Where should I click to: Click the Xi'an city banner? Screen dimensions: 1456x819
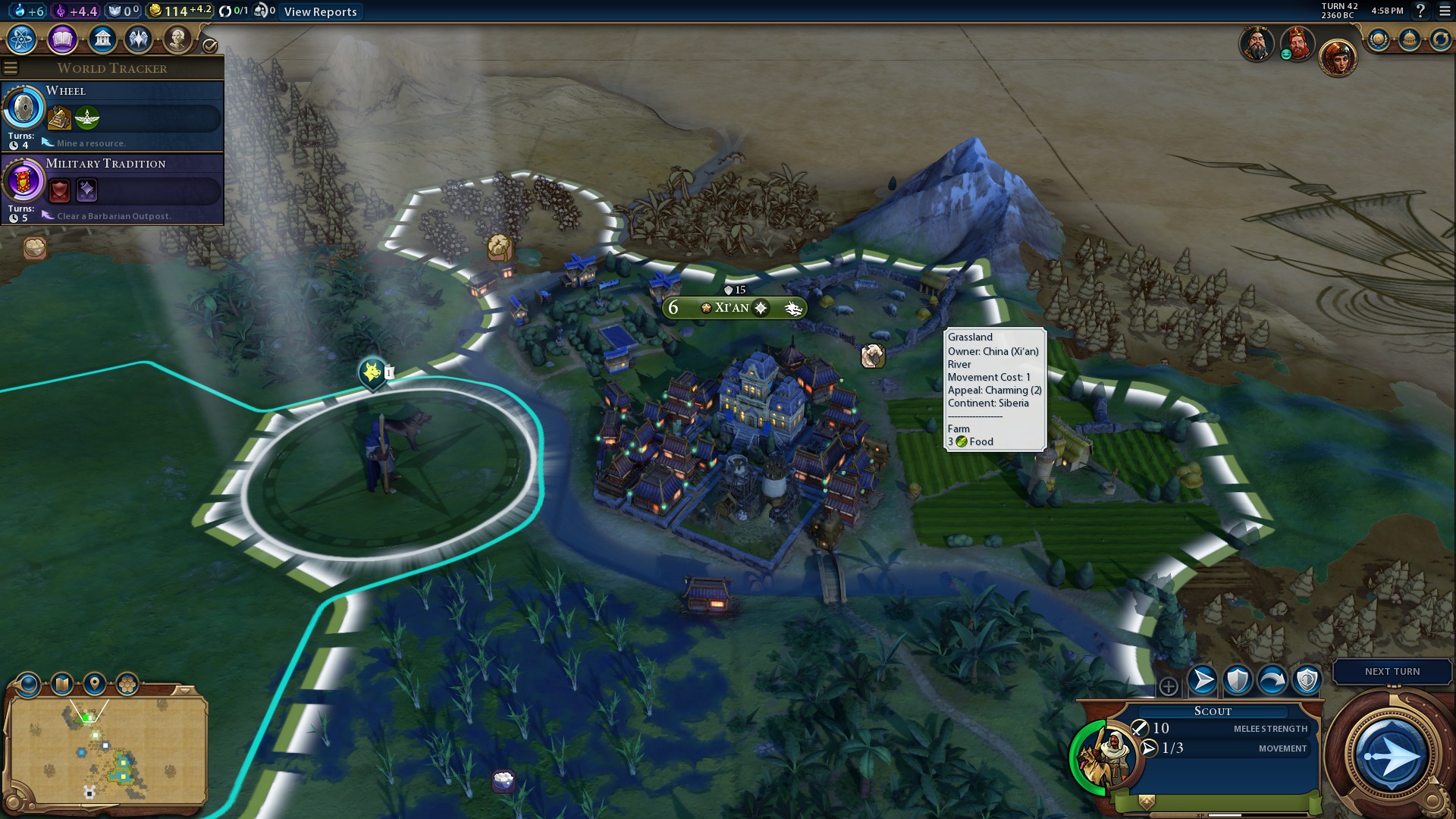coord(733,308)
